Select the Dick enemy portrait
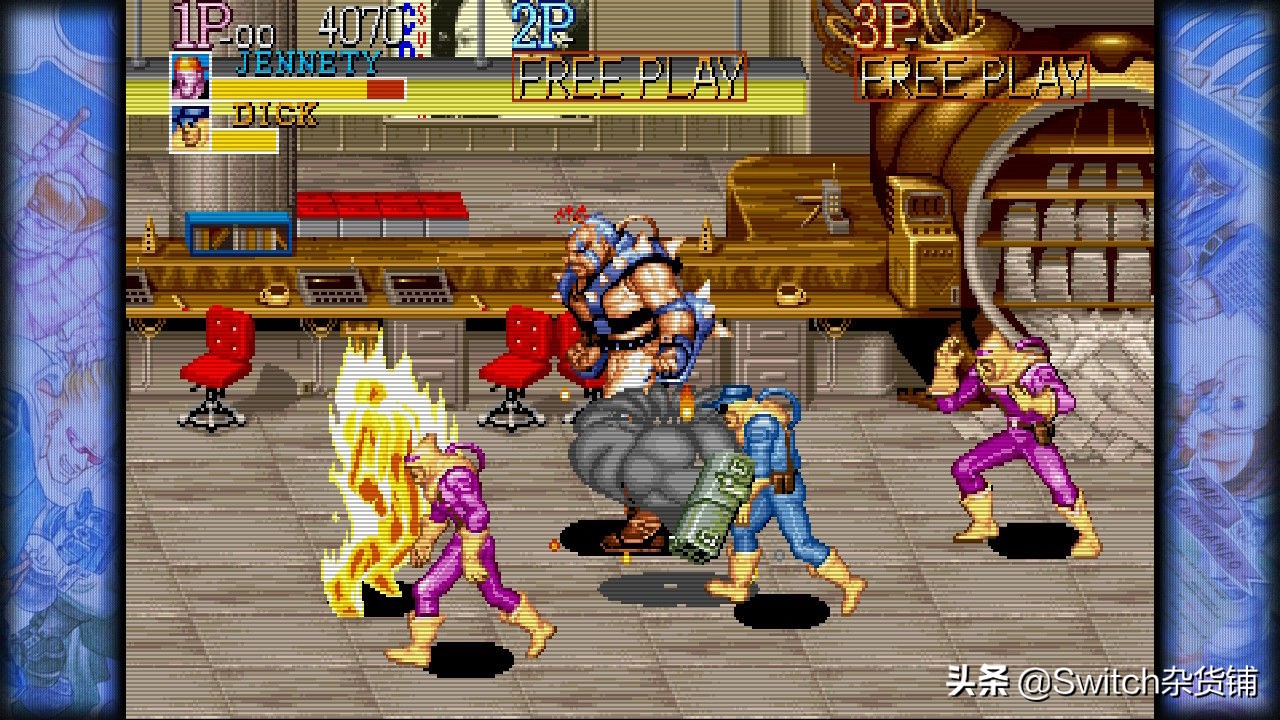 coord(190,127)
